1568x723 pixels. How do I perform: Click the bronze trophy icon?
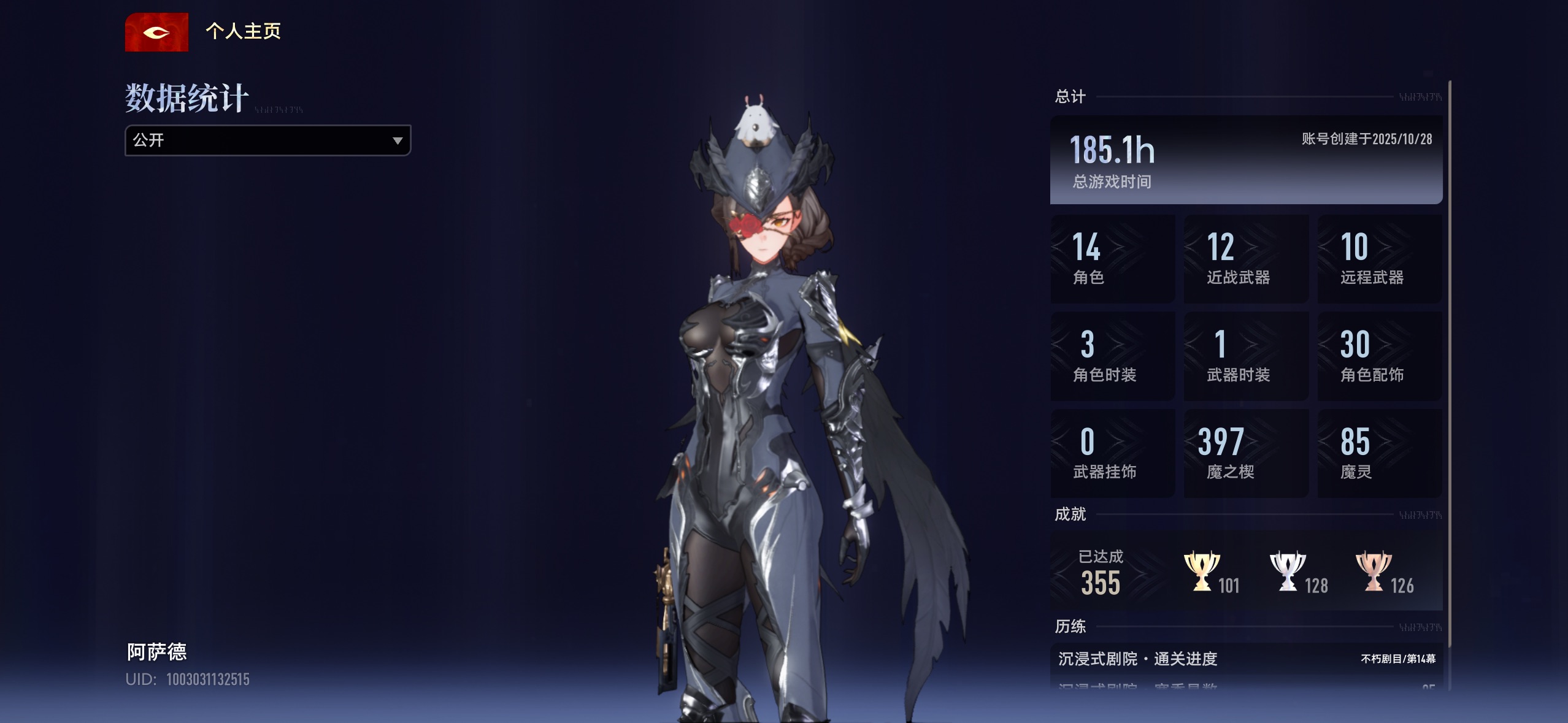(x=1373, y=572)
